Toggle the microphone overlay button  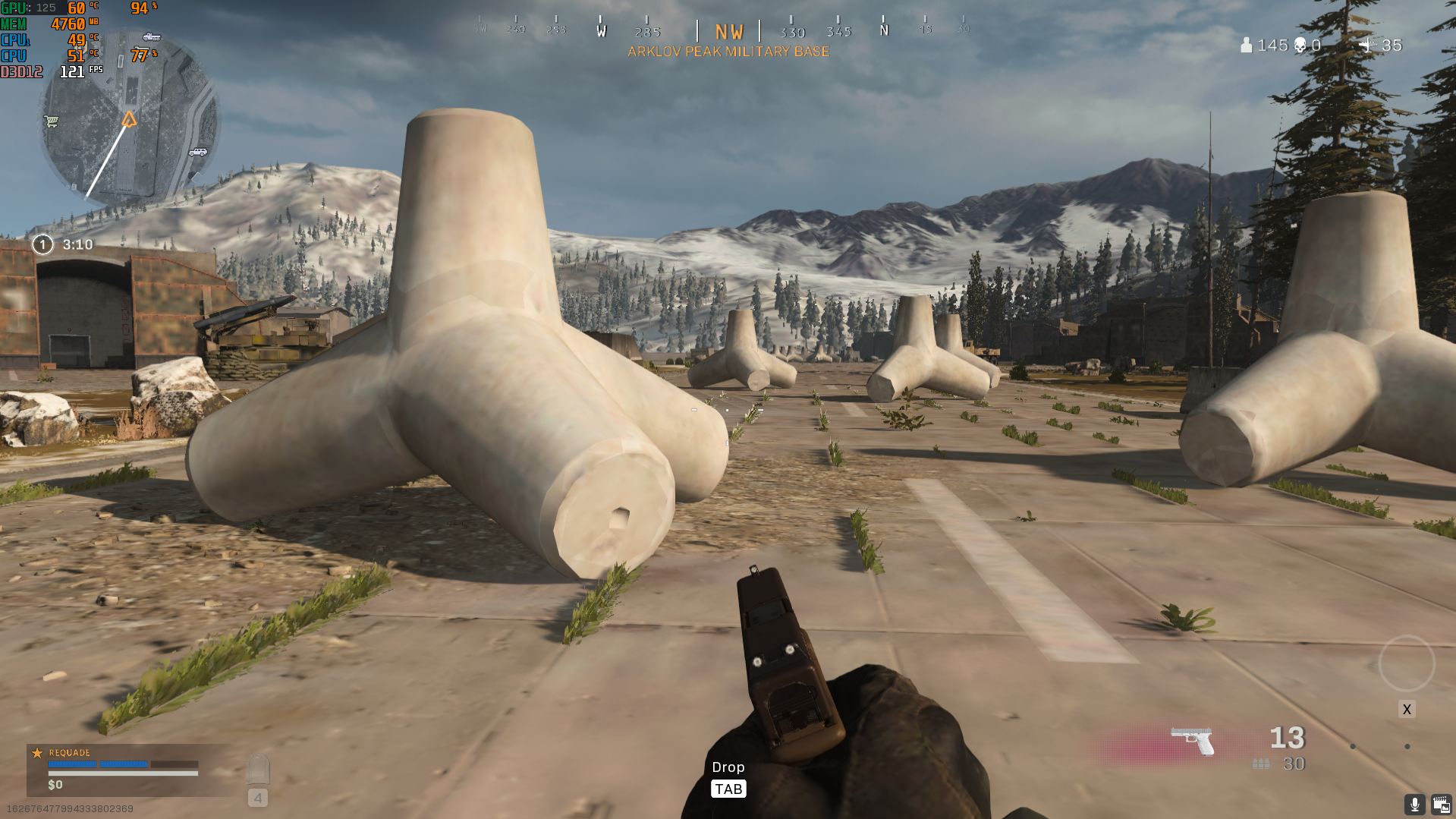[1414, 805]
